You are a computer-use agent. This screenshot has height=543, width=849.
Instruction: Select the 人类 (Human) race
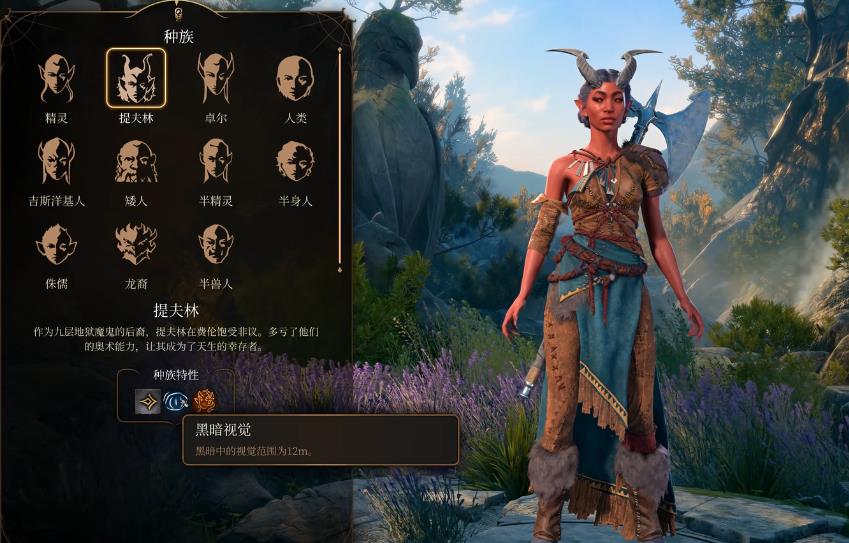pyautogui.click(x=295, y=78)
